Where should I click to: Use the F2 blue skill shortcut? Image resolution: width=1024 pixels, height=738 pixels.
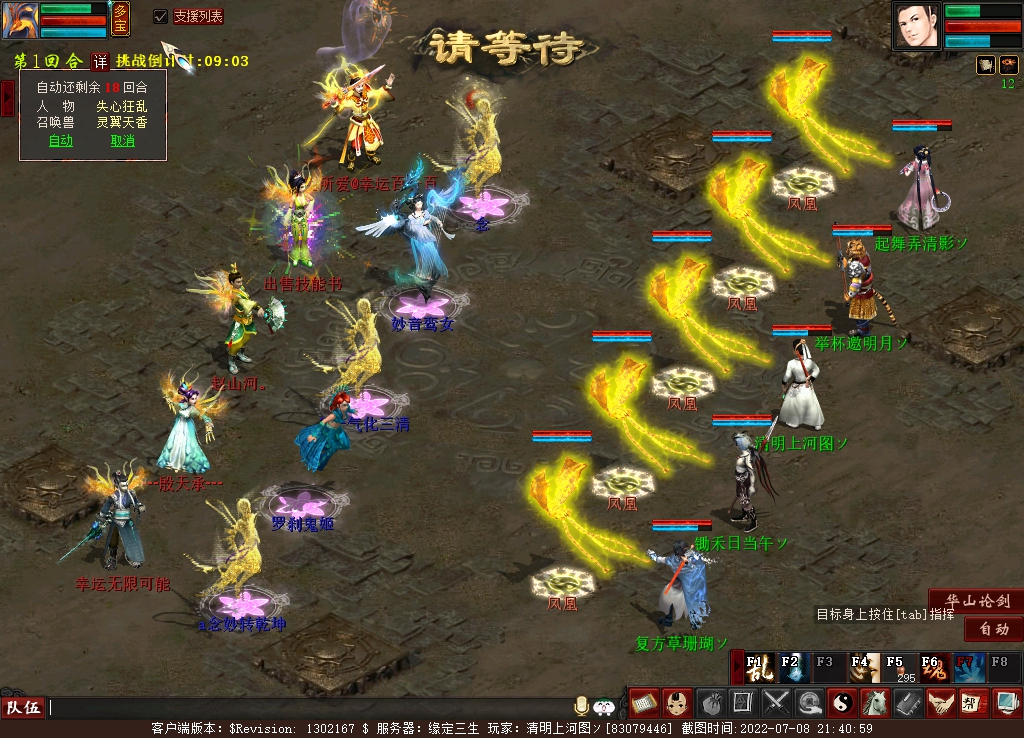pos(795,667)
